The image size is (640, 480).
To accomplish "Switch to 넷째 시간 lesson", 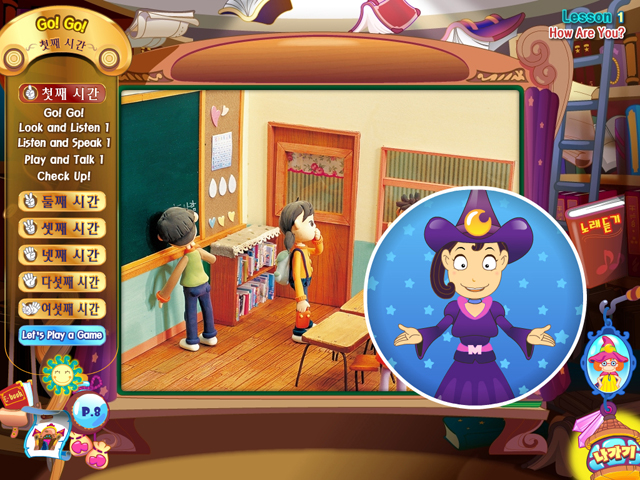I will 62,255.
